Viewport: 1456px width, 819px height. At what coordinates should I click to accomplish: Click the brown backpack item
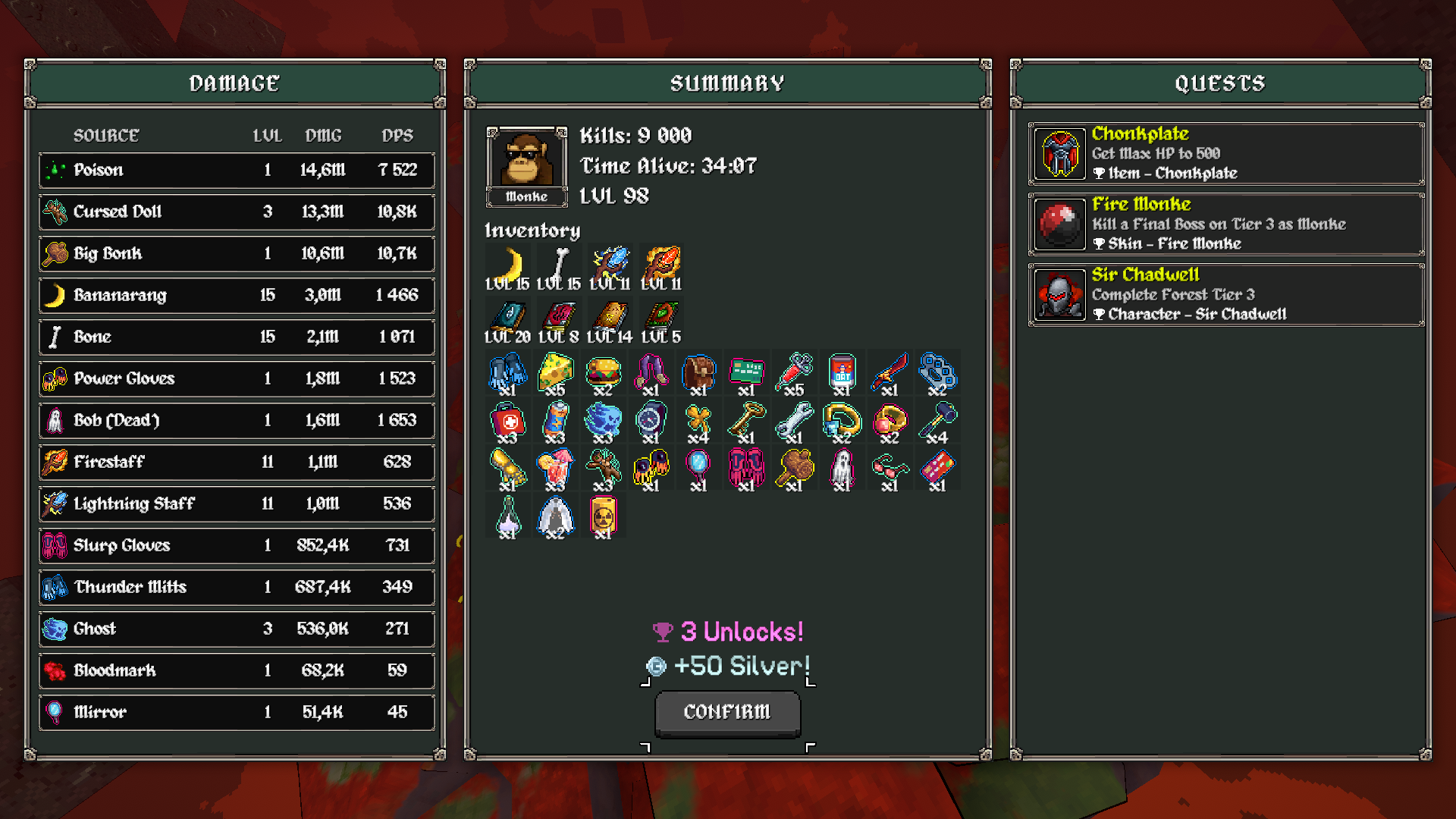[x=698, y=372]
